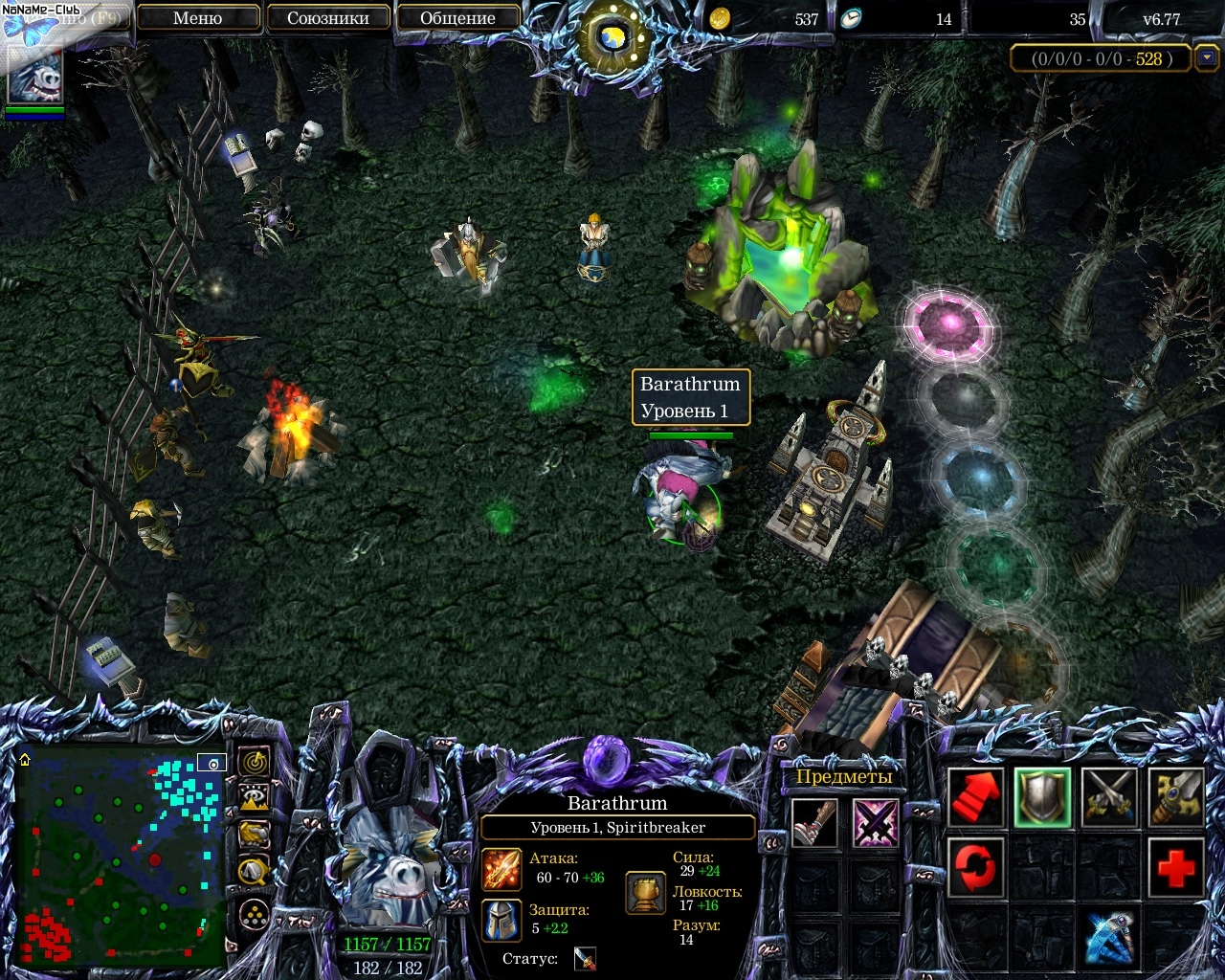Toggle minimap creep camp display button

(254, 870)
